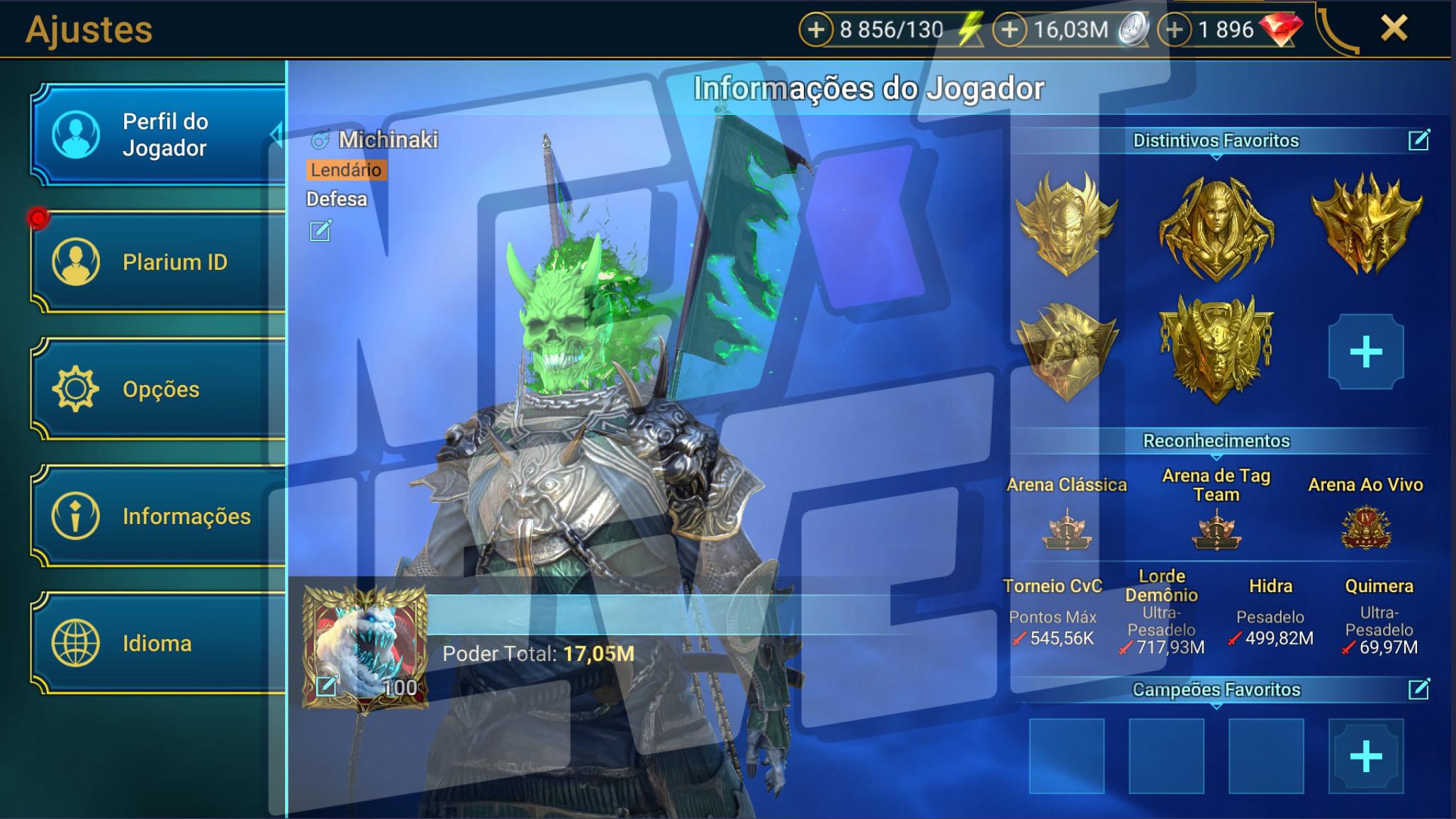The height and width of the screenshot is (819, 1456).
Task: Buy gems with the plus button
Action: pos(1175,30)
